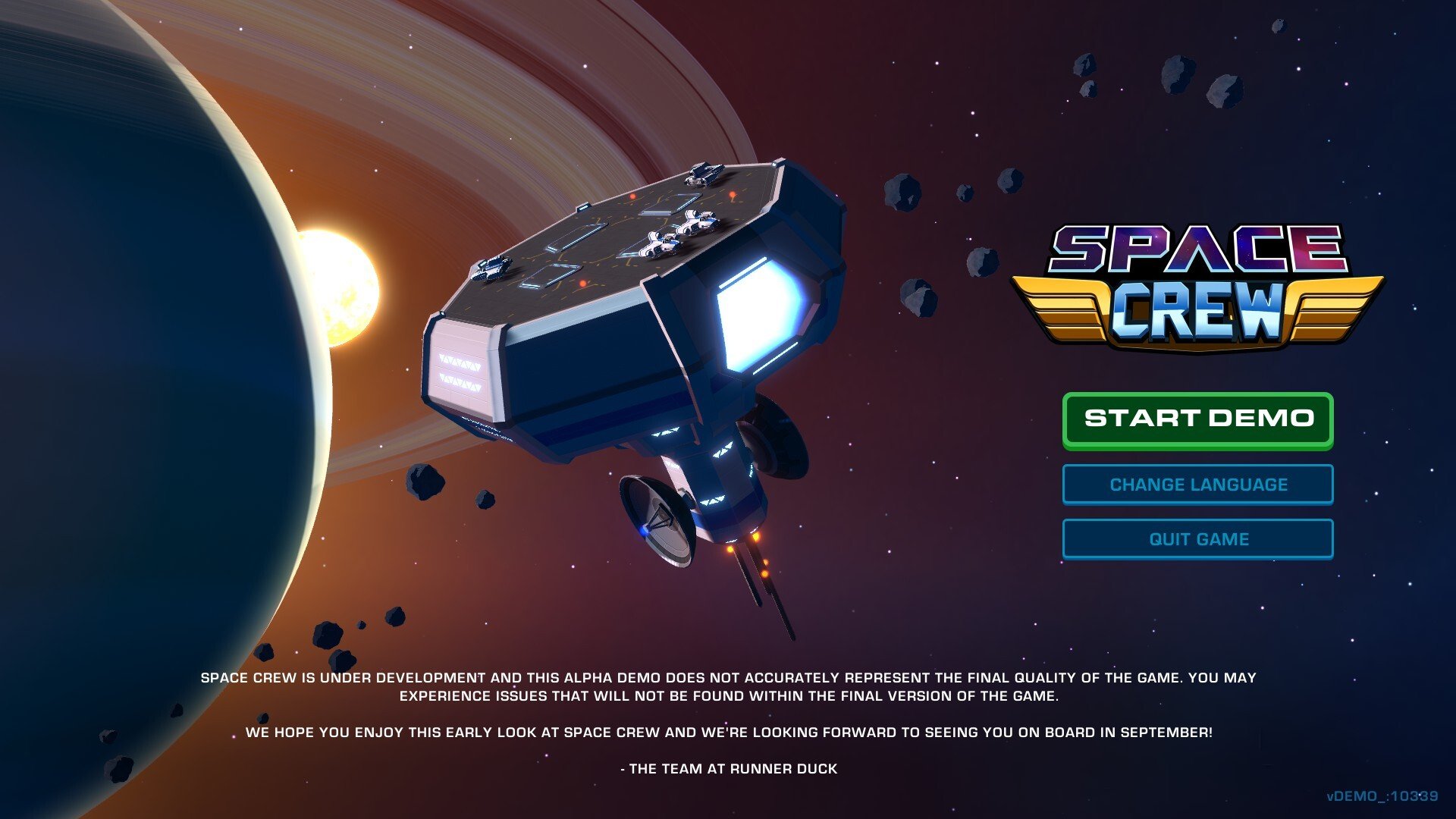The image size is (1456, 819).
Task: Open the CHANGE LANGUAGE menu
Action: click(1197, 484)
